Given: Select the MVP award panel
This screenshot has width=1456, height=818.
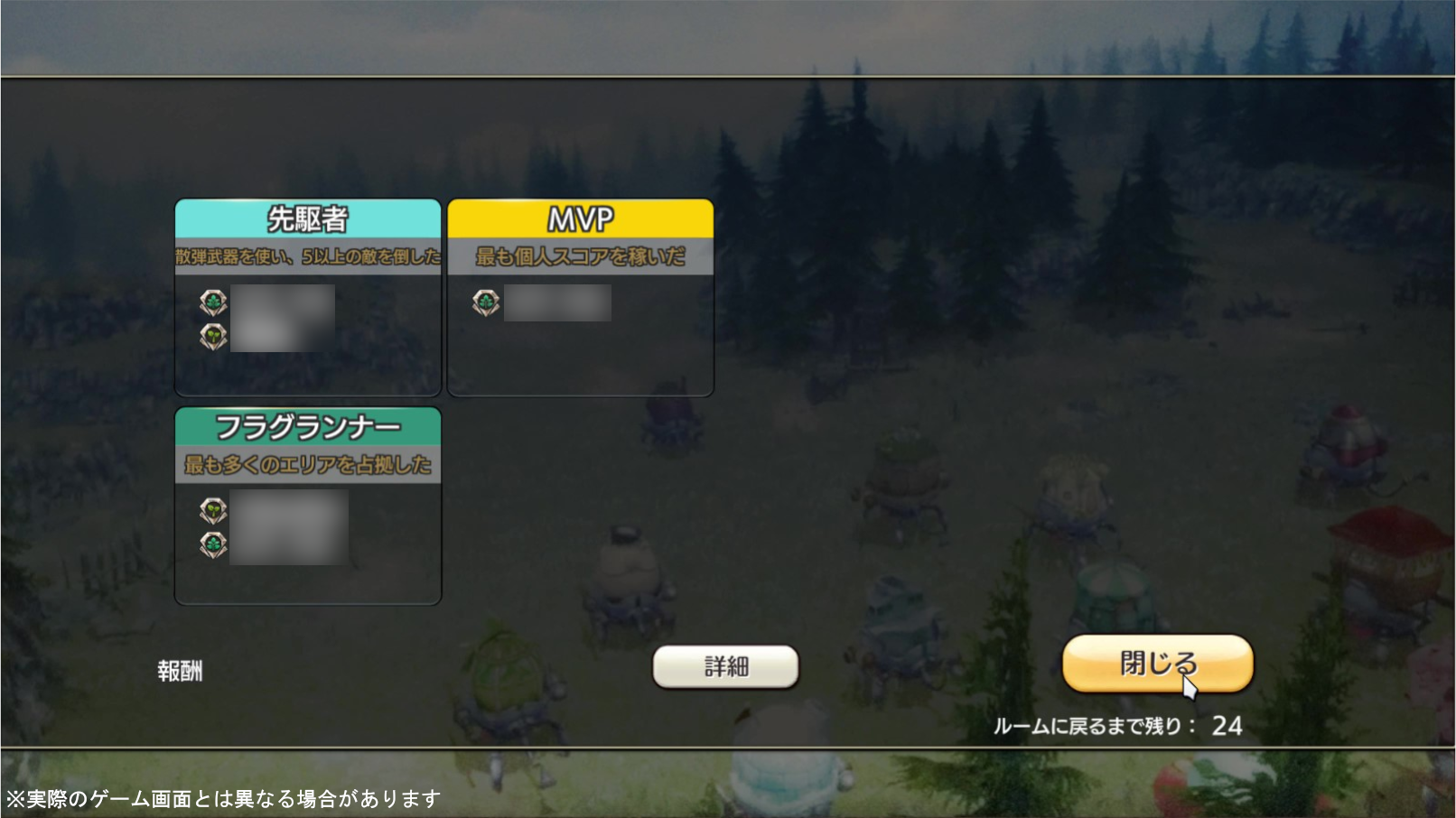Looking at the screenshot, I should tap(580, 297).
